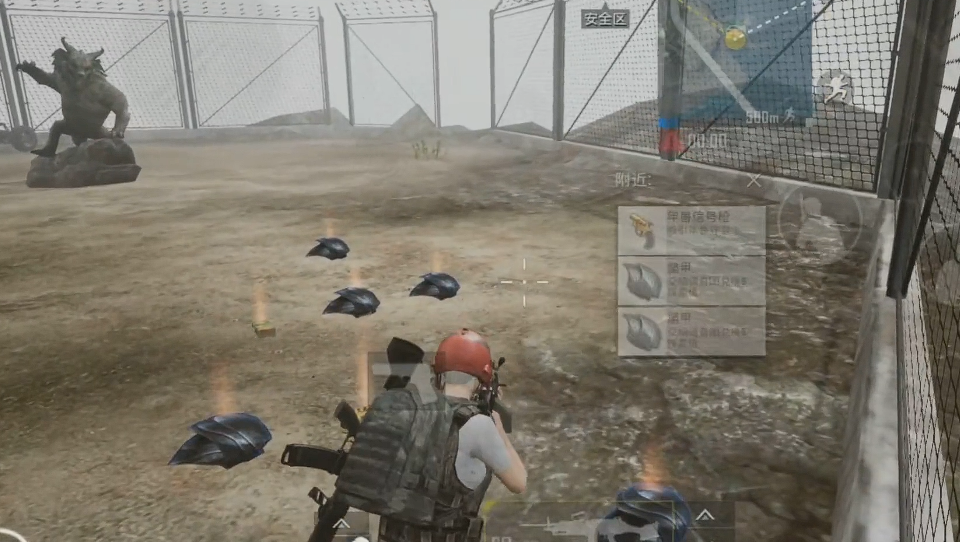Tap the round character silhouette button beside loot list
Viewport: 960px width, 542px height.
[820, 217]
